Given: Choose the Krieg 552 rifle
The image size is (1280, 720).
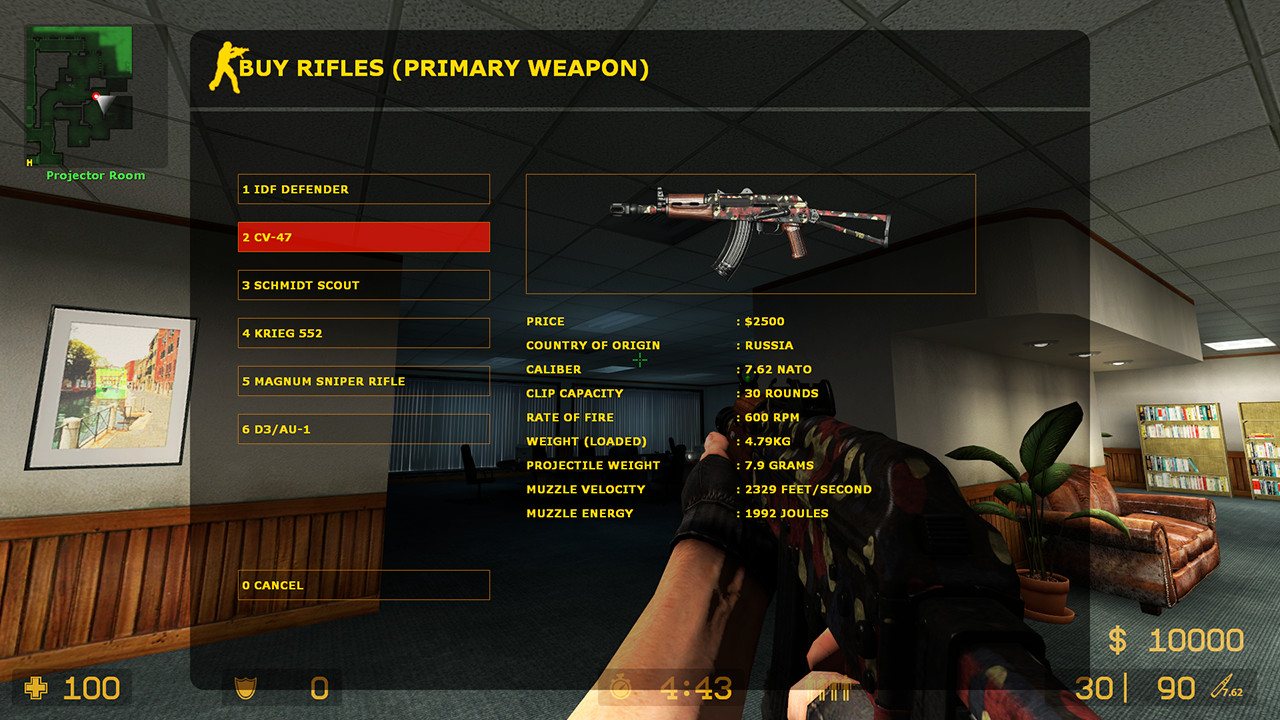Looking at the screenshot, I should tap(363, 333).
